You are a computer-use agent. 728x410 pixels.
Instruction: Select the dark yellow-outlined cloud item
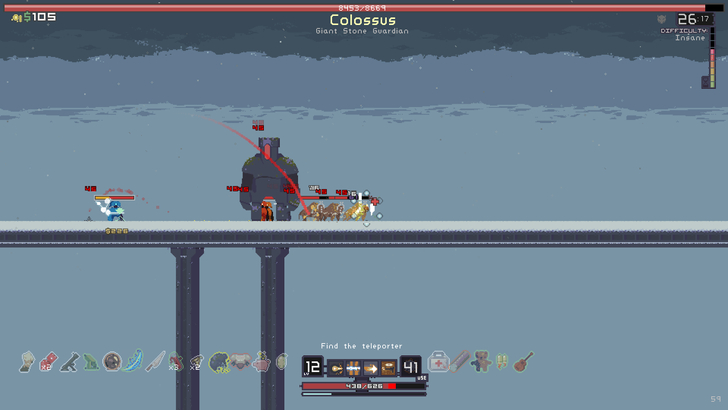219,361
